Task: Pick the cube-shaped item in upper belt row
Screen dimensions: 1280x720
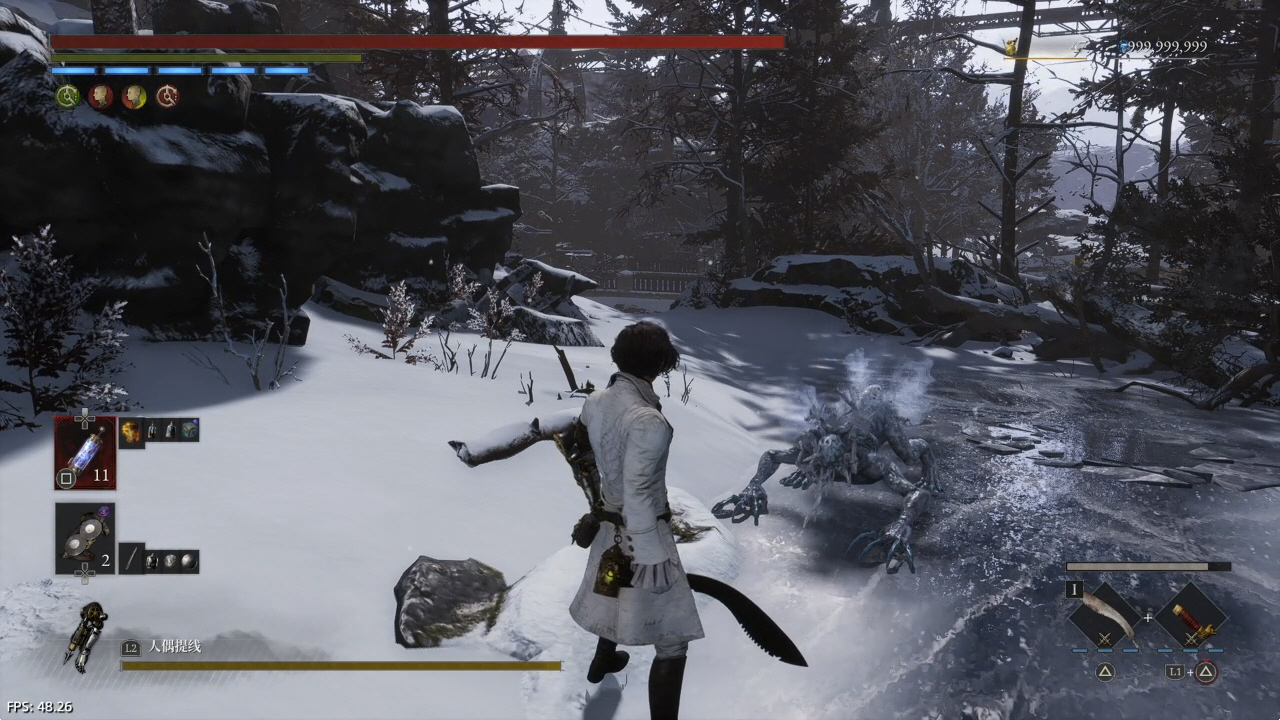Action: tap(190, 430)
